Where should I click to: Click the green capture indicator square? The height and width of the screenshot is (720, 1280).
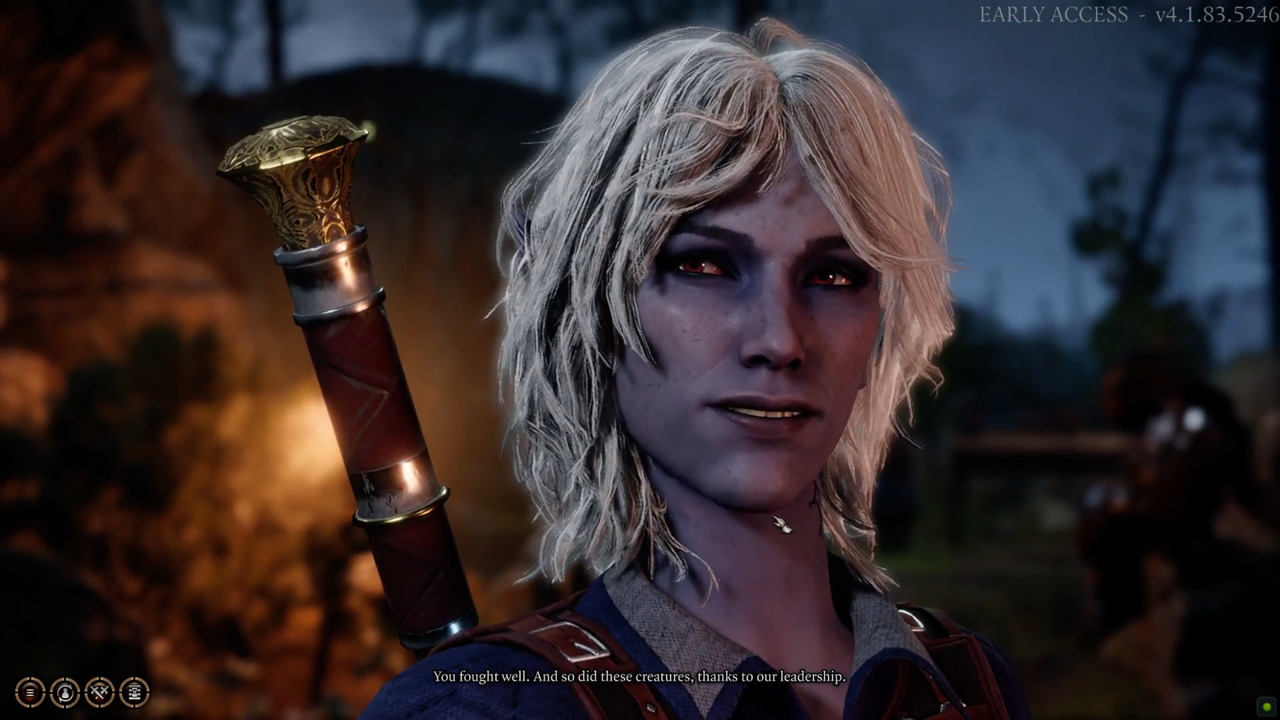pos(1266,707)
